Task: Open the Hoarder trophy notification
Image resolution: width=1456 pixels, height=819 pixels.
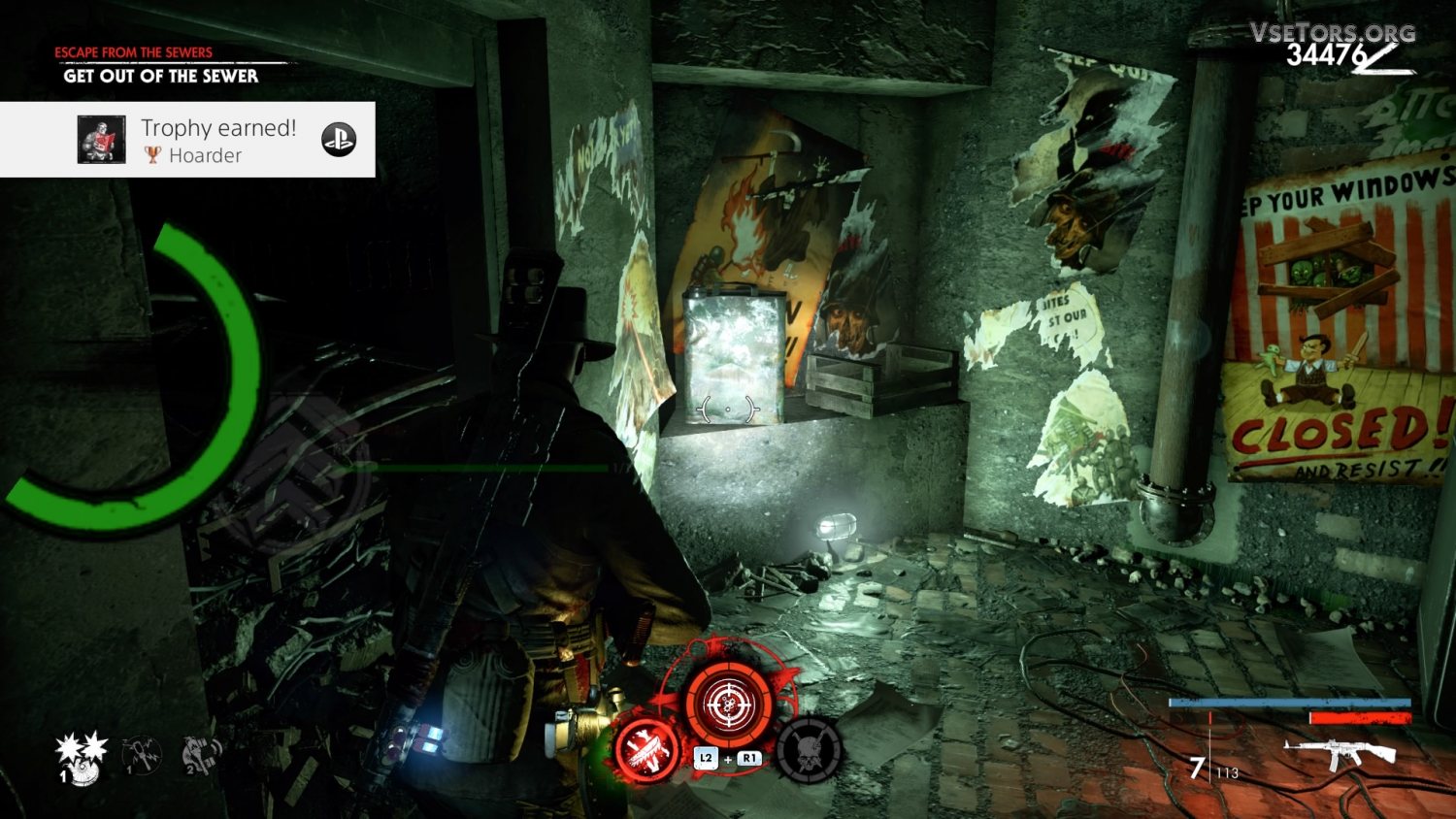Action: click(x=218, y=140)
